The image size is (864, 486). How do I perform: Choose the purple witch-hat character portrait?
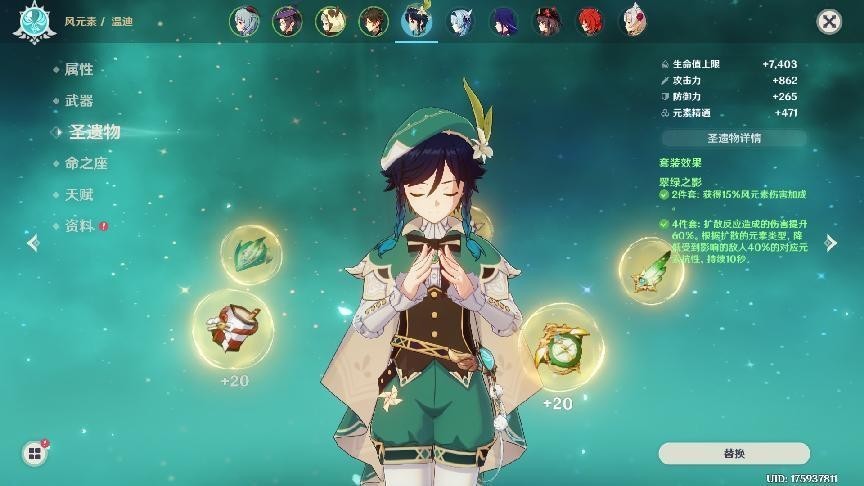click(x=288, y=21)
